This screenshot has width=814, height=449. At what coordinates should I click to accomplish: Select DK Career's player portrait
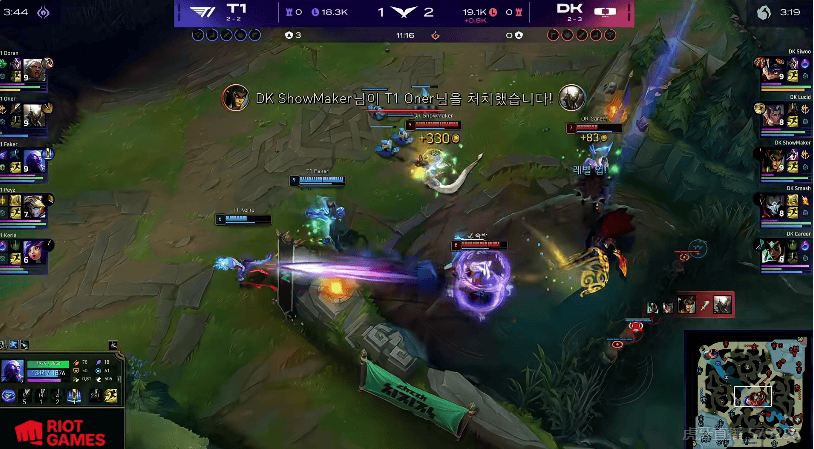pos(772,251)
